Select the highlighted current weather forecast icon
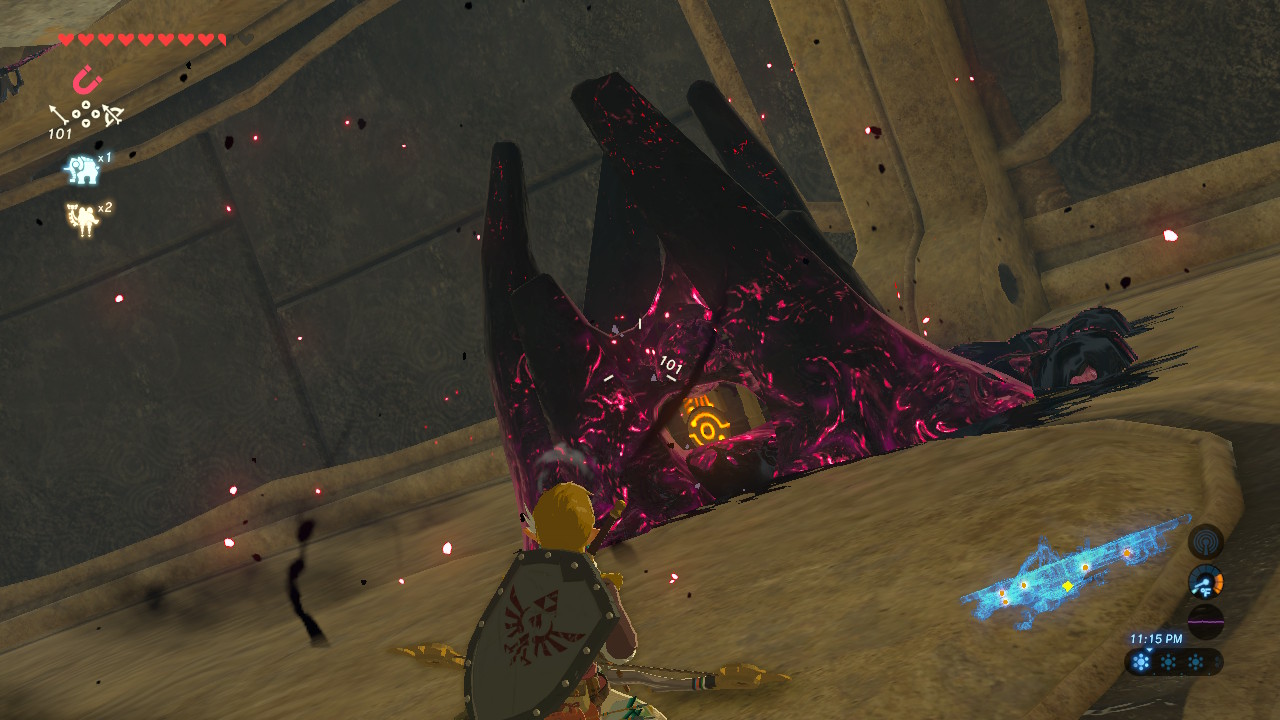 (1141, 662)
